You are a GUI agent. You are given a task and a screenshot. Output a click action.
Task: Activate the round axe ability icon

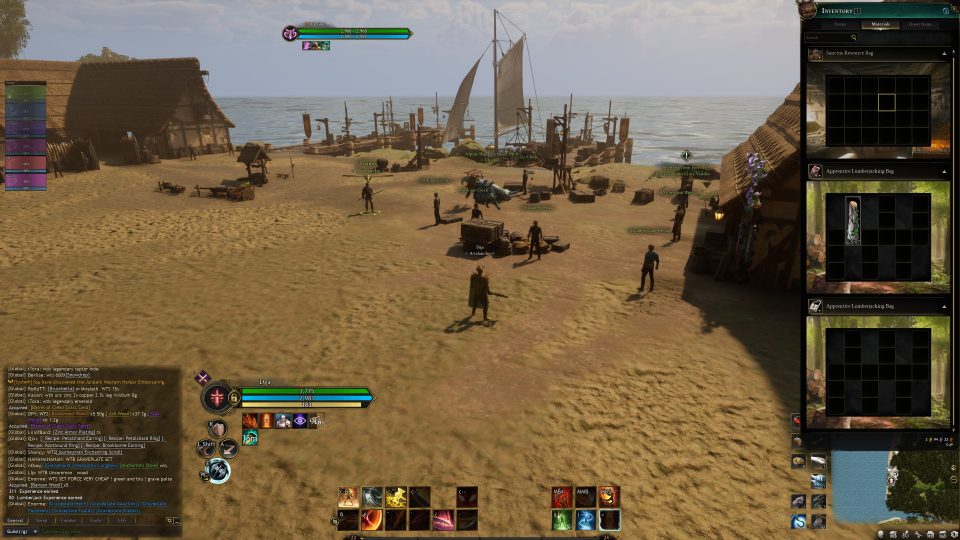pyautogui.click(x=218, y=470)
